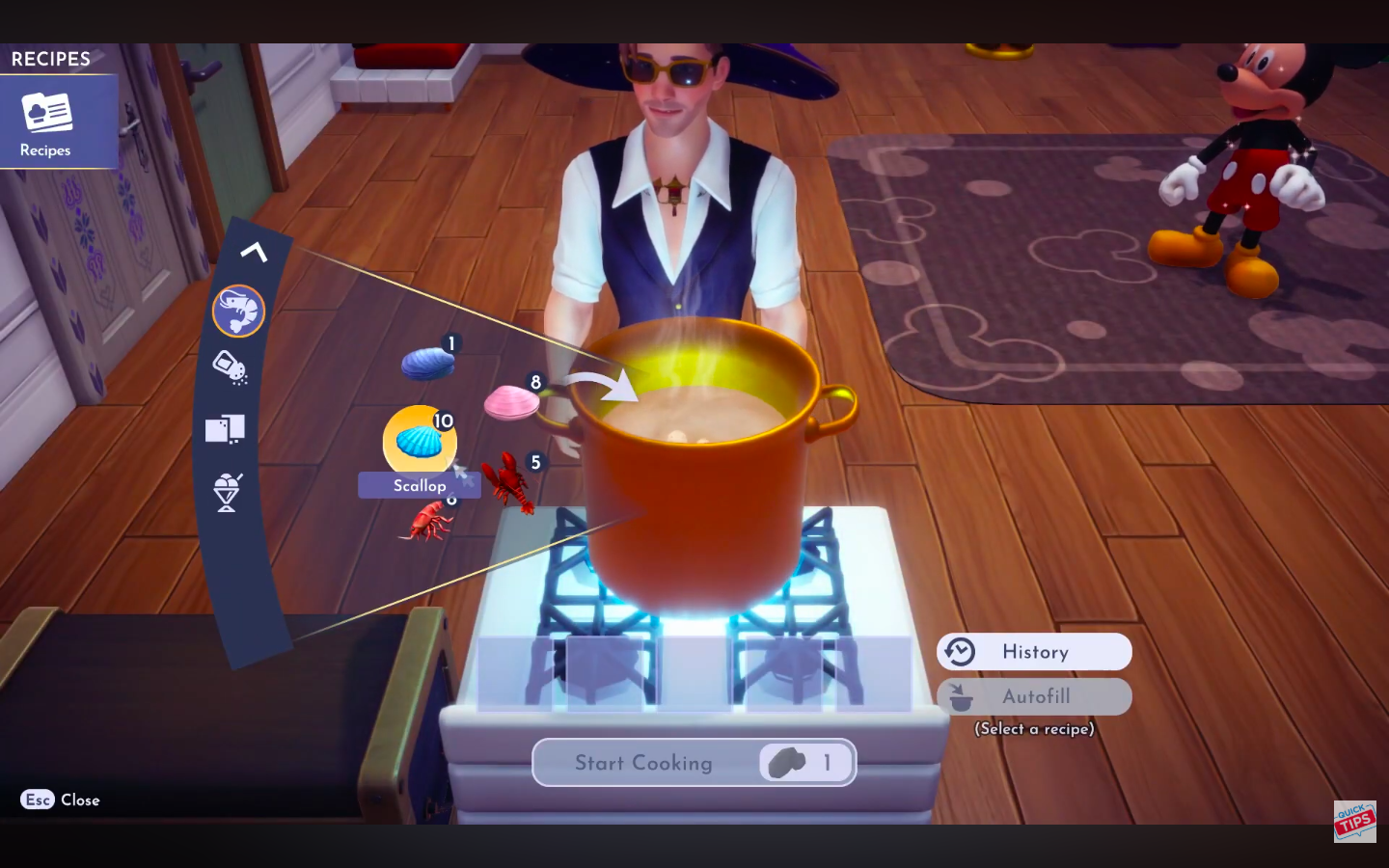Pick the pink Clam showing quantity 8

click(513, 402)
